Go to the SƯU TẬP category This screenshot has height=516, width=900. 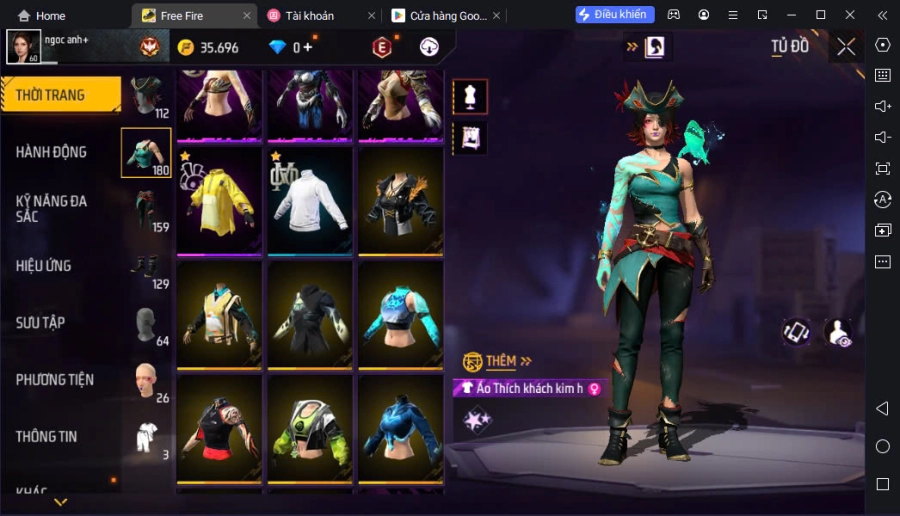click(41, 323)
